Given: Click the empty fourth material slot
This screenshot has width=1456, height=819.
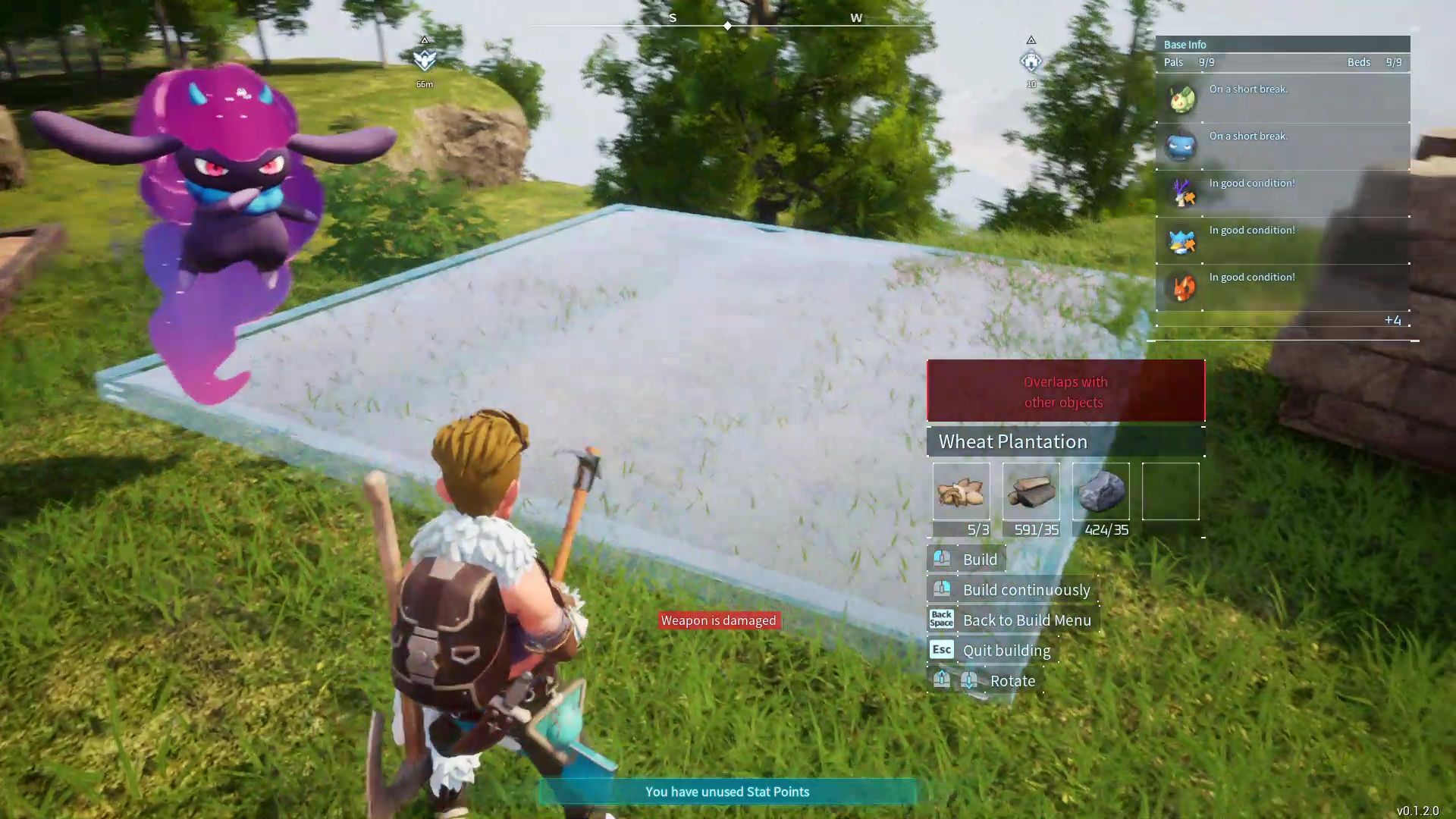Looking at the screenshot, I should 1170,491.
